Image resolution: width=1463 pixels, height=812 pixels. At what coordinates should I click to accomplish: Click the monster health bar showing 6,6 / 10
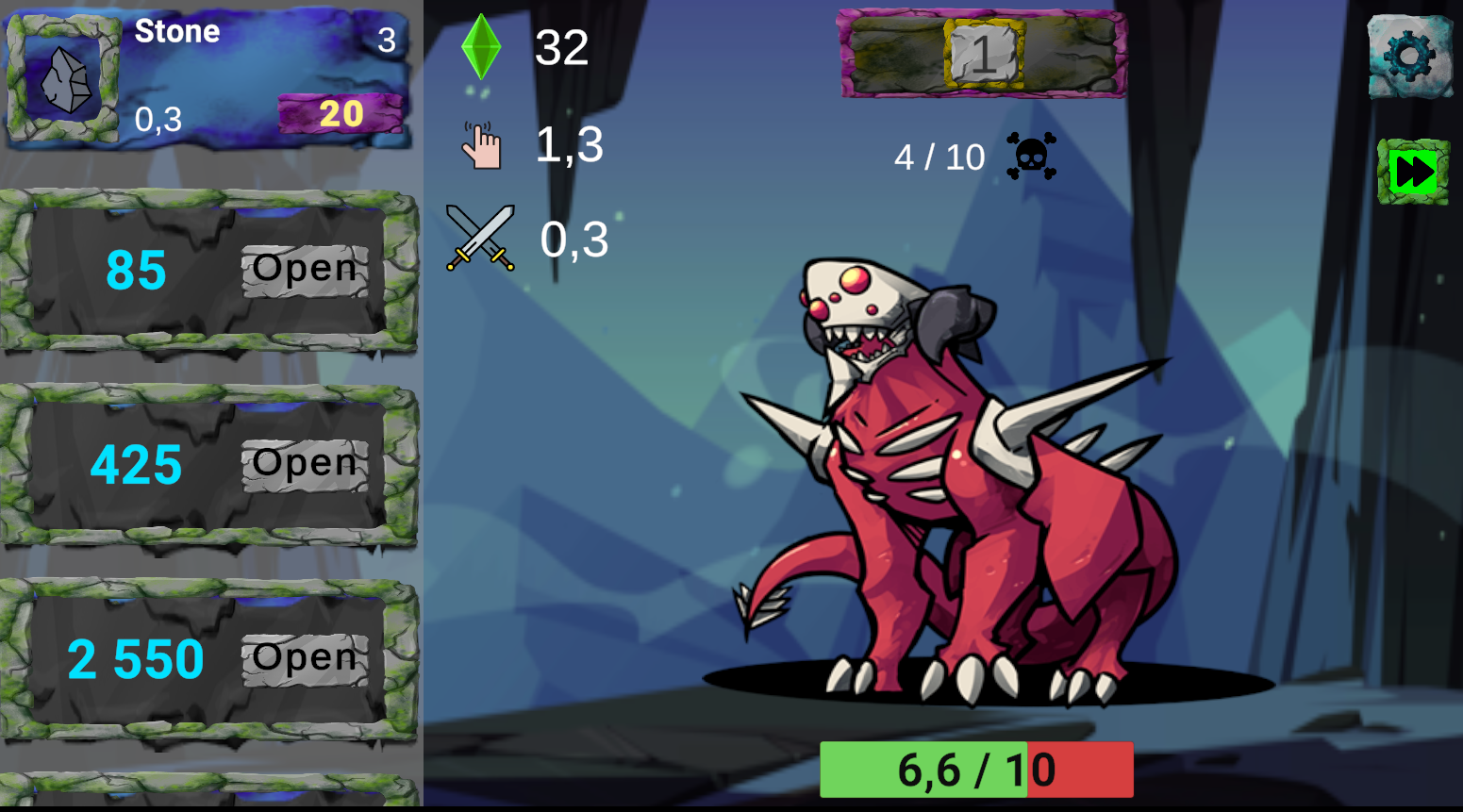pos(976,769)
